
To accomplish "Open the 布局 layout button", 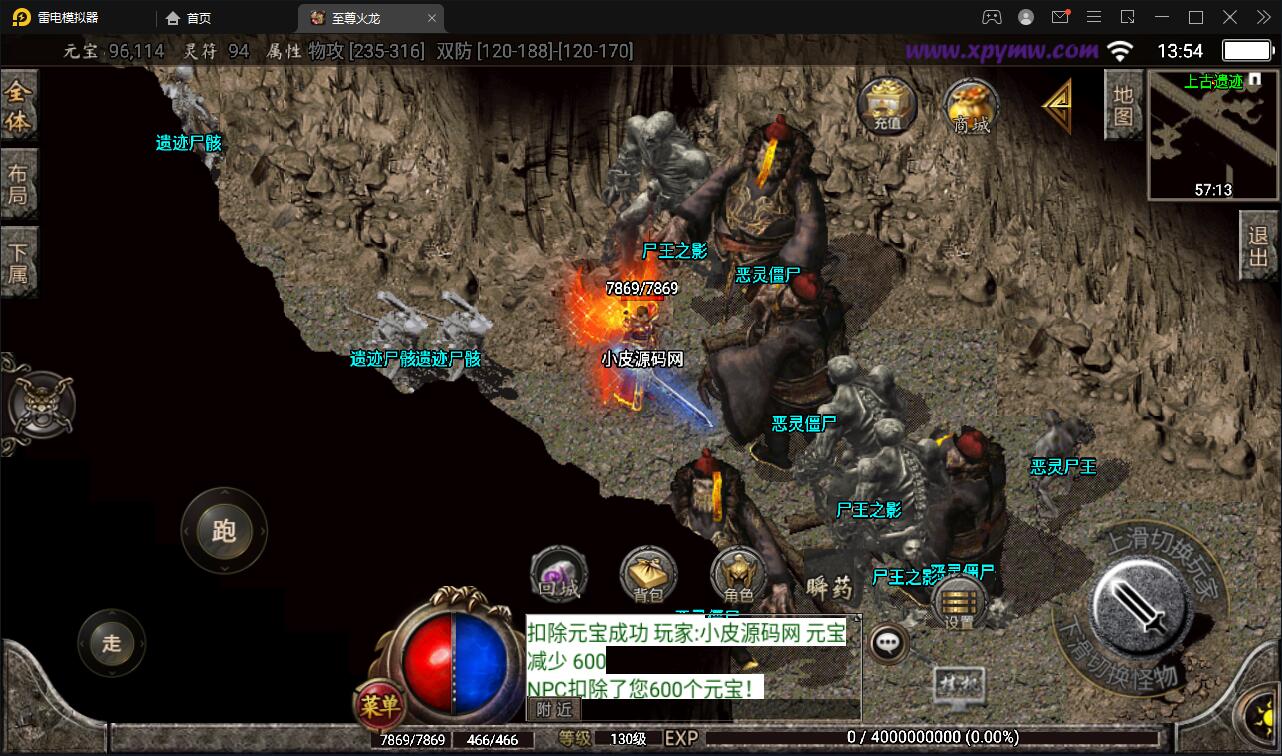I will point(19,183).
